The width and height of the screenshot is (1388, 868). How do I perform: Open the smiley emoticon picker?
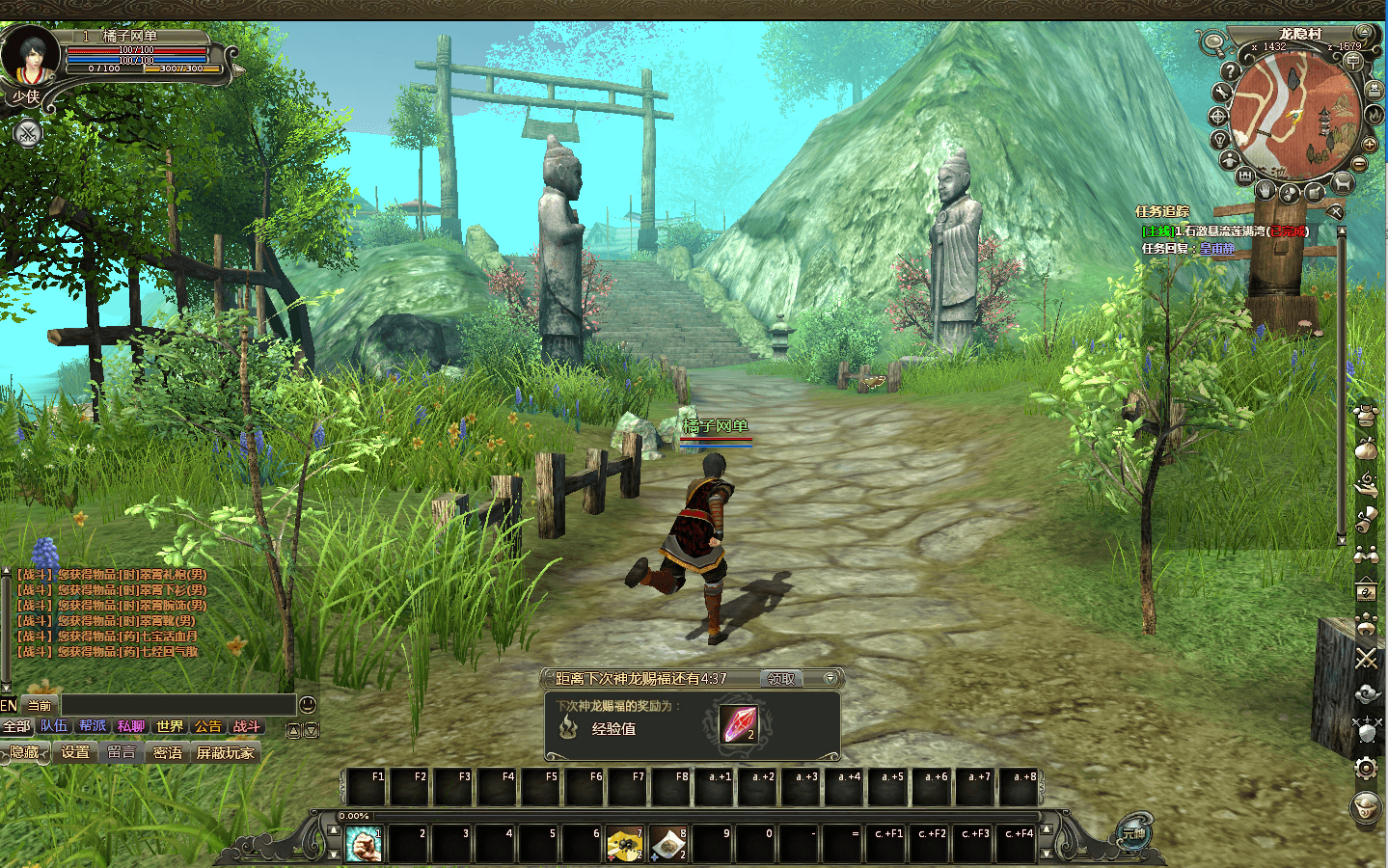(x=308, y=705)
